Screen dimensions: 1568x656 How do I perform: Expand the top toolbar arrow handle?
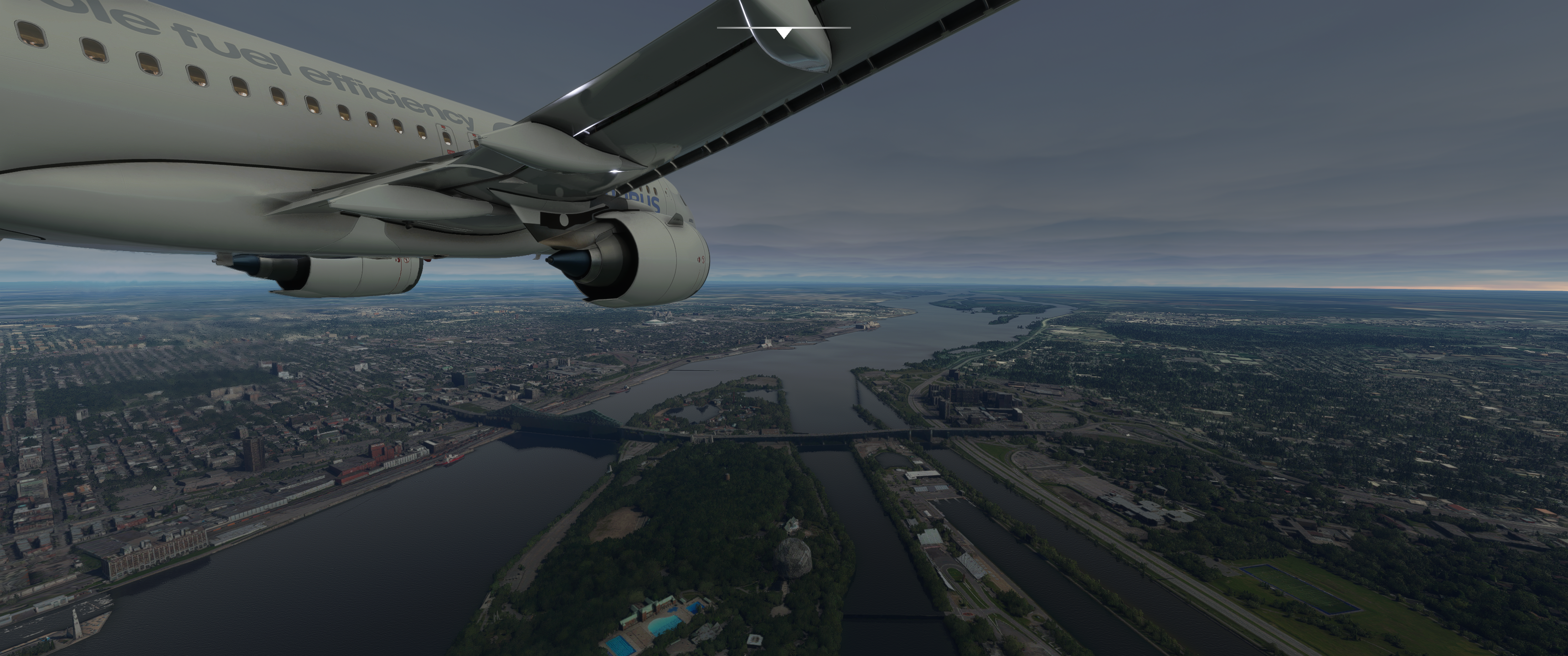(x=784, y=33)
